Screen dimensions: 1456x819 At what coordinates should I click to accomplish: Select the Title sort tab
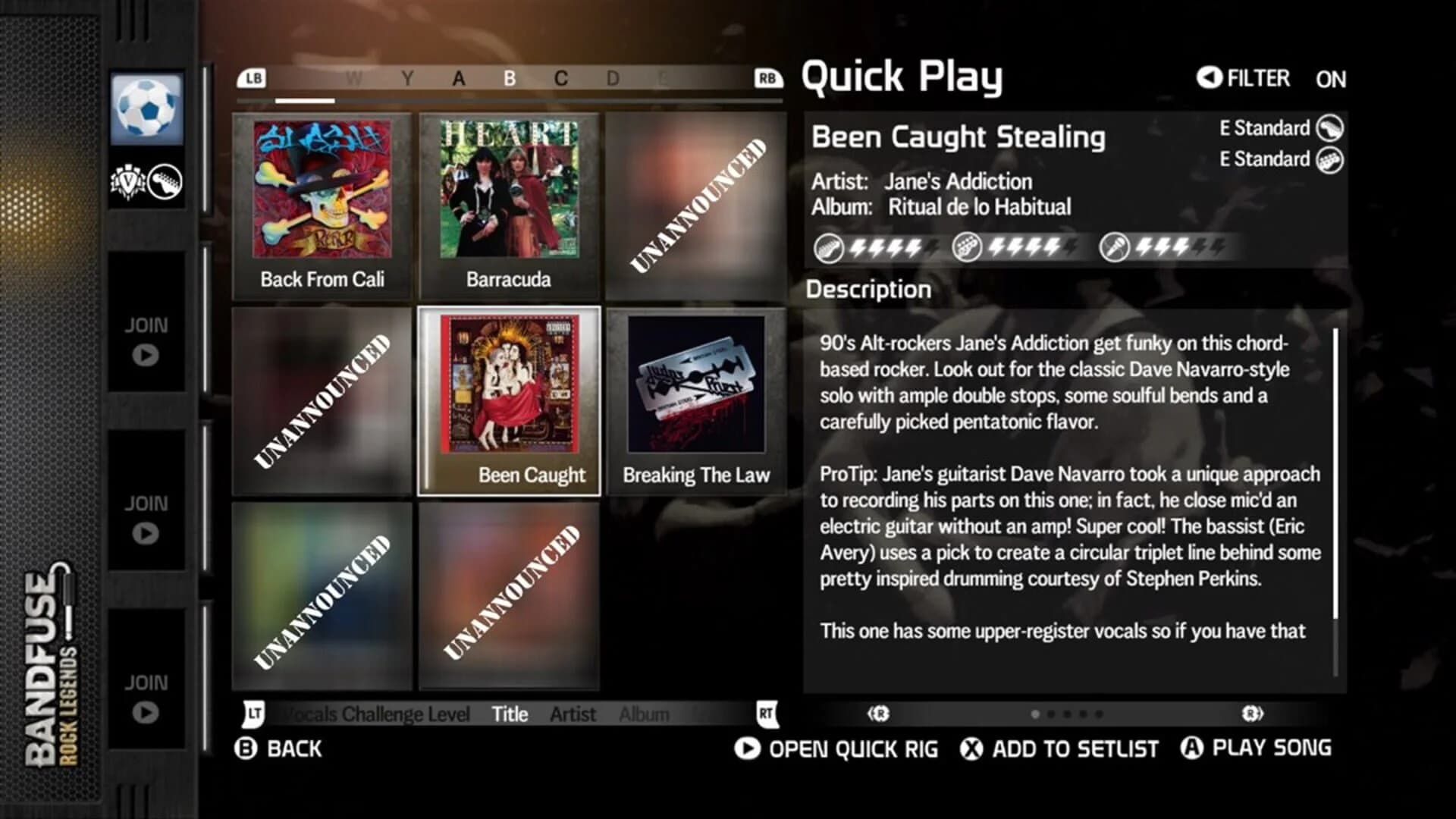pos(510,714)
